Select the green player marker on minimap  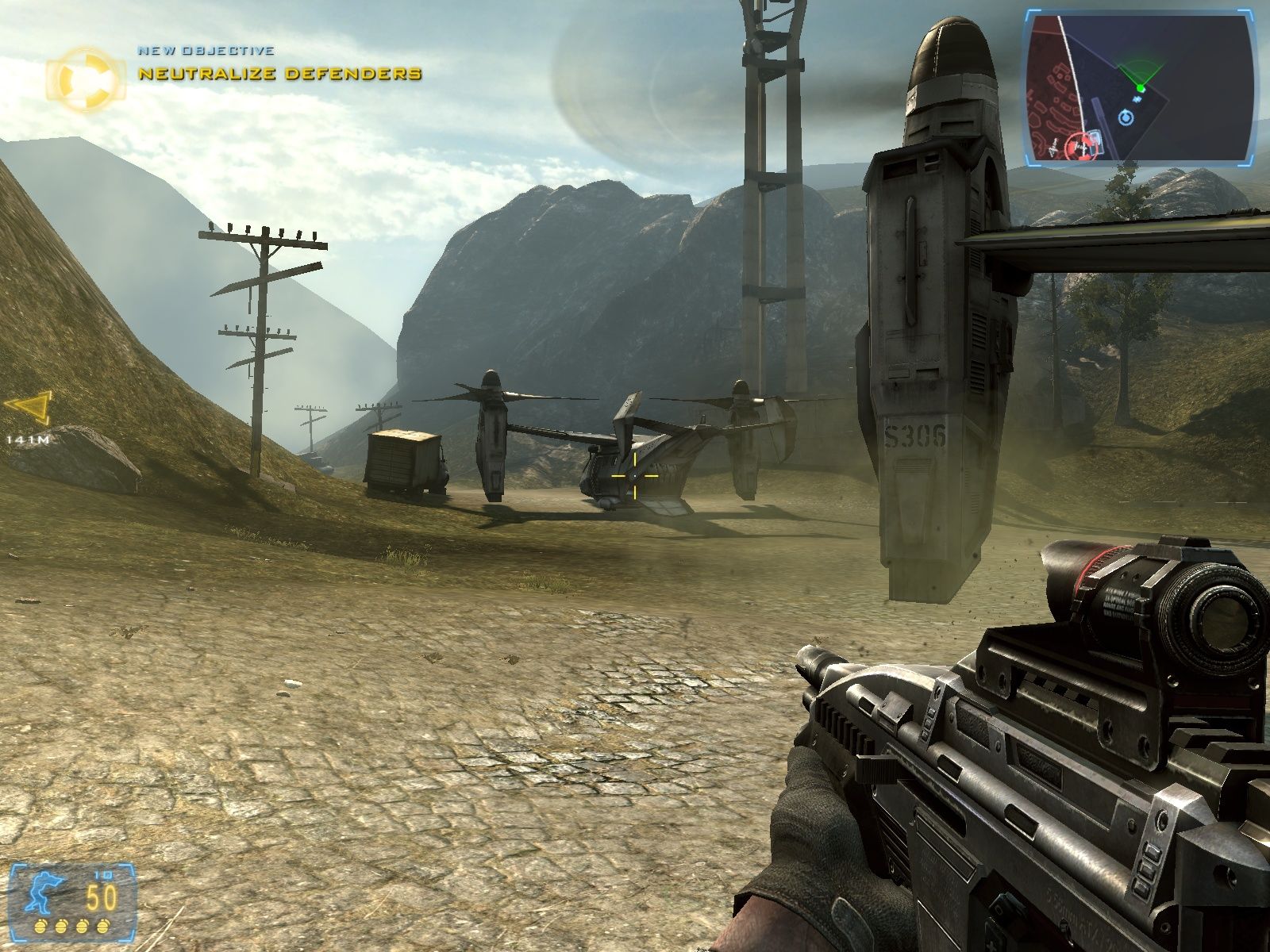coord(1141,87)
